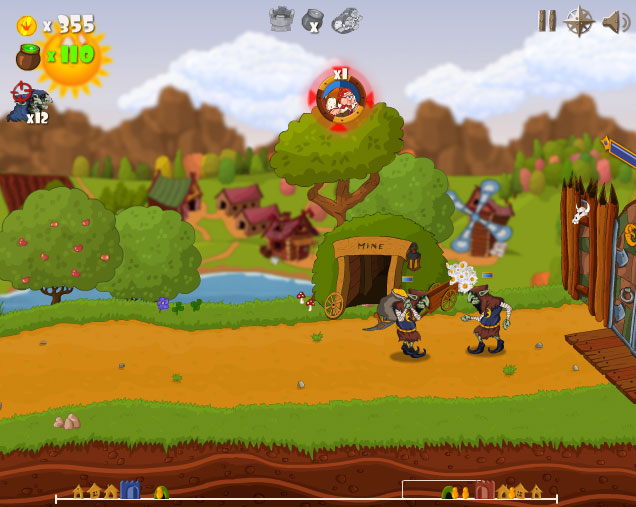
Task: Click the red-ringed hero portrait badge
Action: (x=340, y=99)
